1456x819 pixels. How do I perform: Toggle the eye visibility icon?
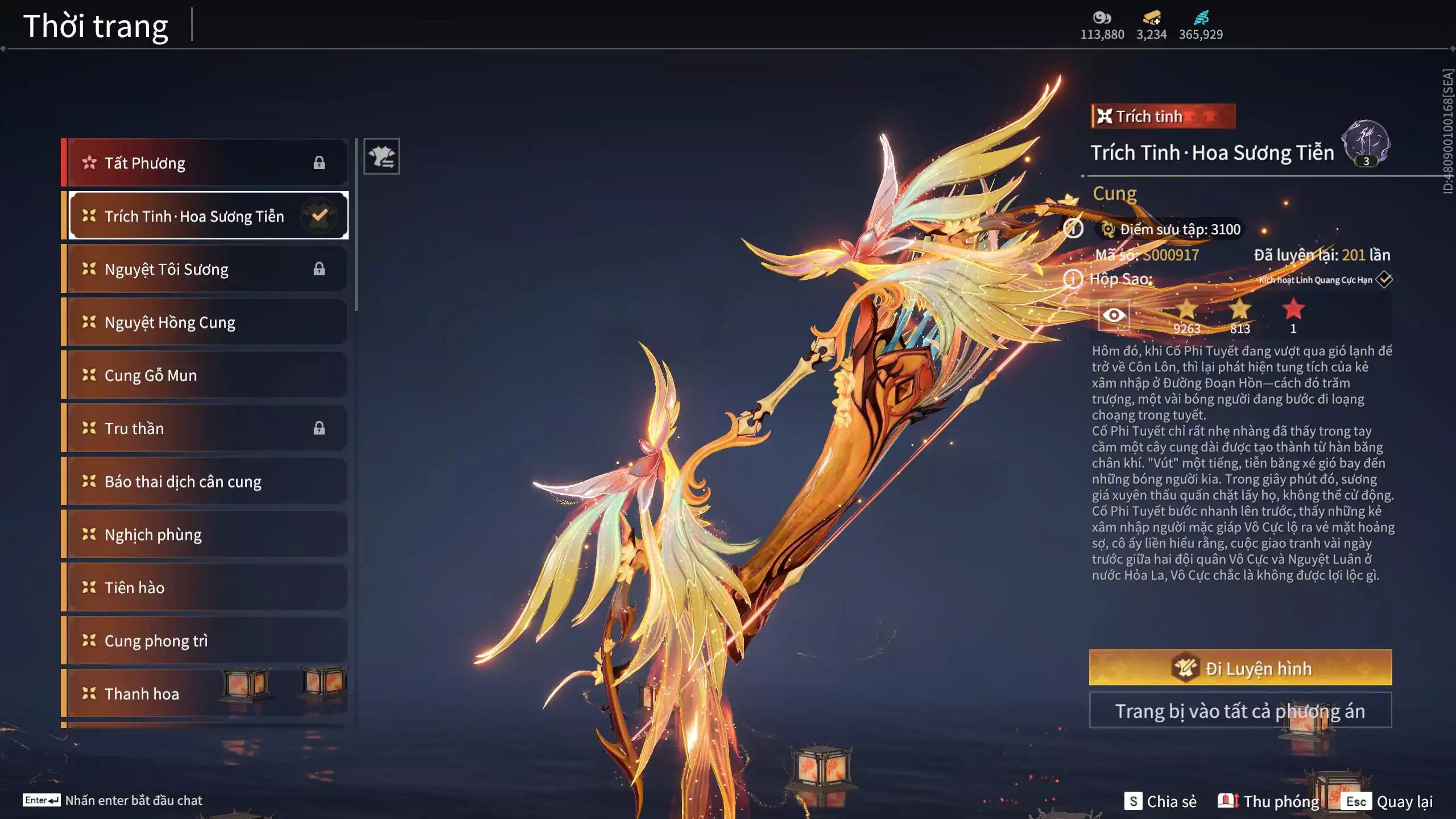[x=1114, y=315]
